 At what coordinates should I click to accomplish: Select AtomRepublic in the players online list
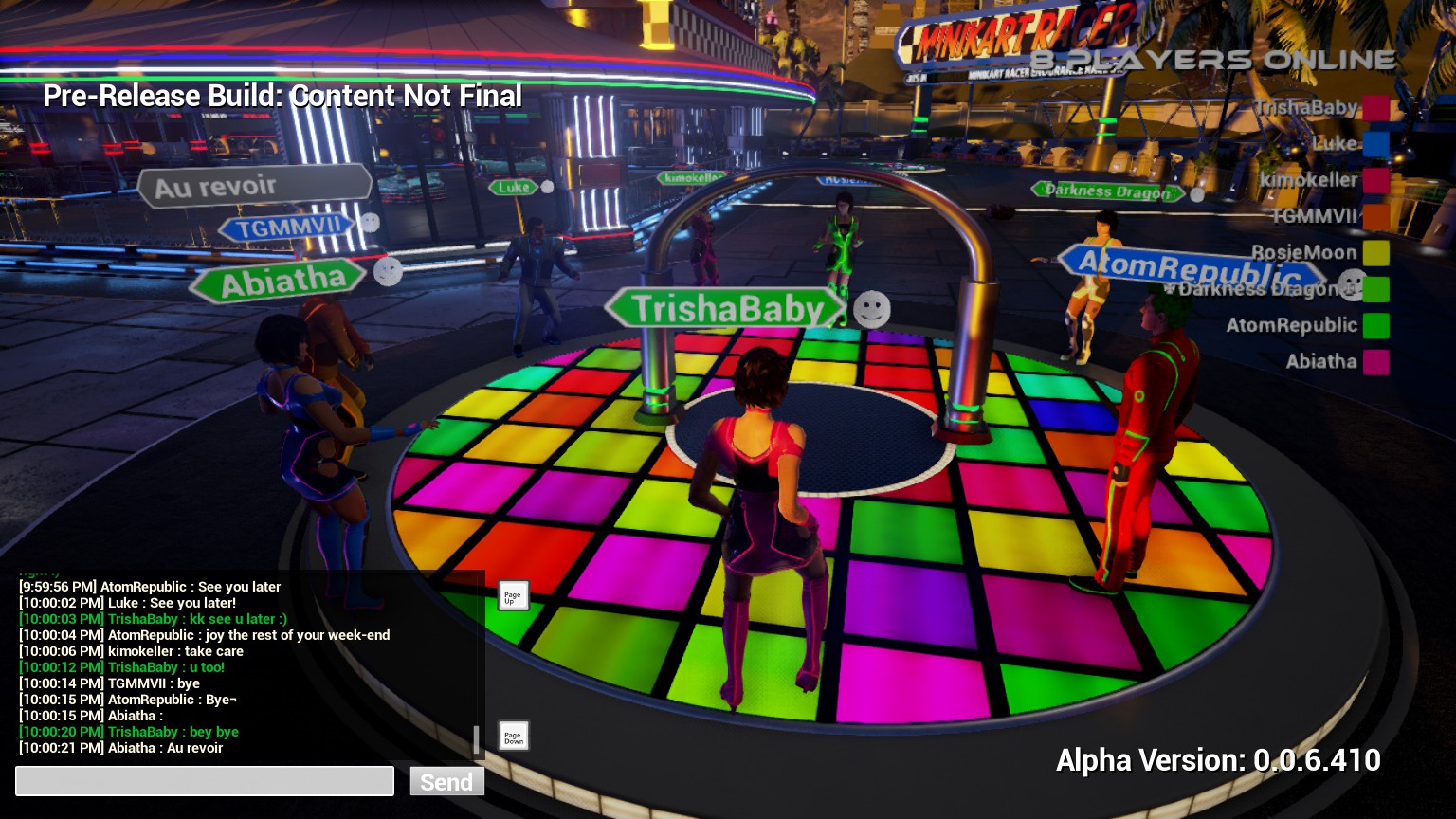(1291, 325)
